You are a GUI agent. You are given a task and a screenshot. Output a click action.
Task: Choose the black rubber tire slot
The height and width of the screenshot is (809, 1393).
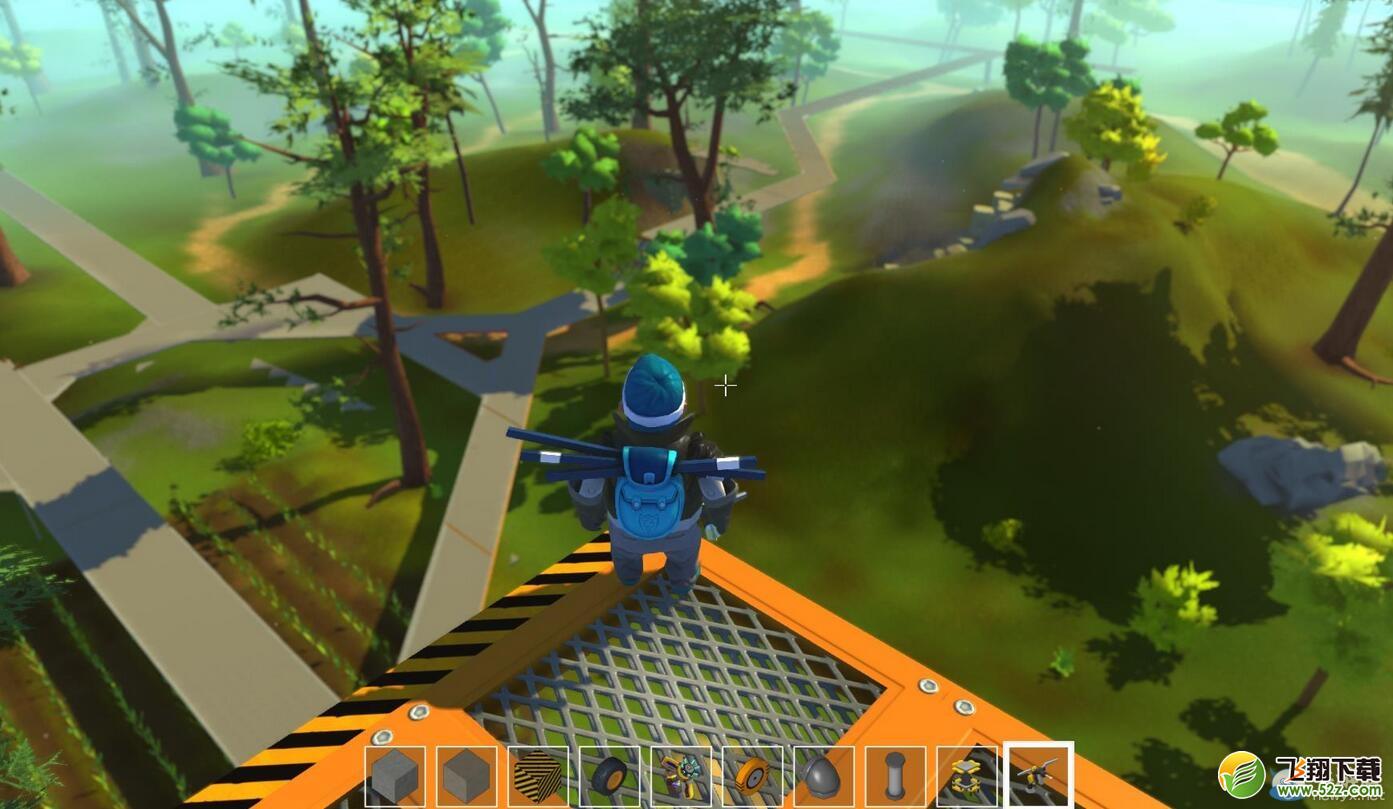[609, 776]
